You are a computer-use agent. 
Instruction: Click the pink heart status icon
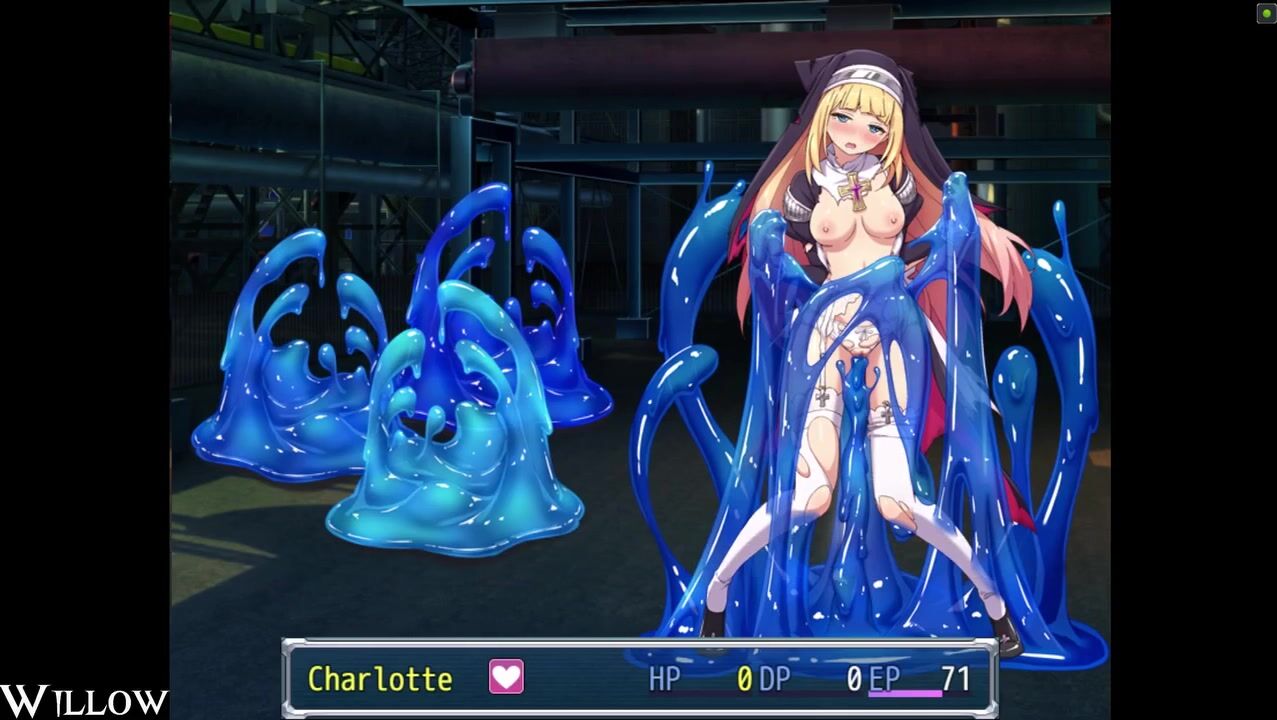(x=506, y=677)
